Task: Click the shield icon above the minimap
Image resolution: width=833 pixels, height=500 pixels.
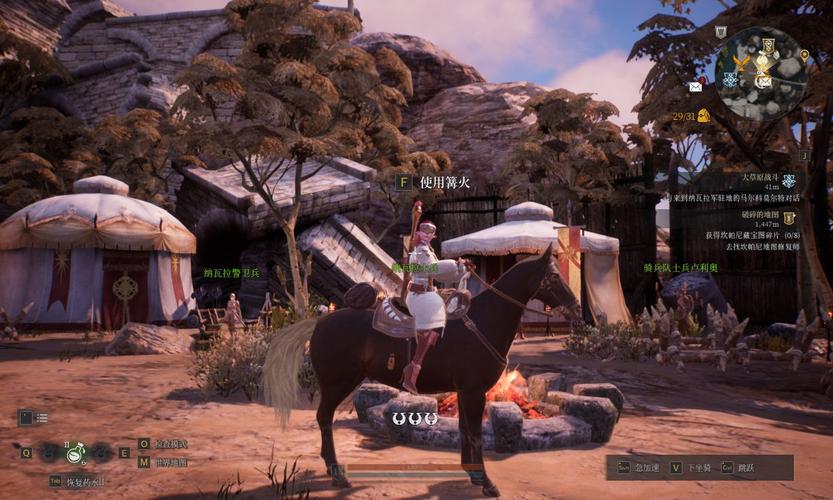Action: (x=720, y=32)
